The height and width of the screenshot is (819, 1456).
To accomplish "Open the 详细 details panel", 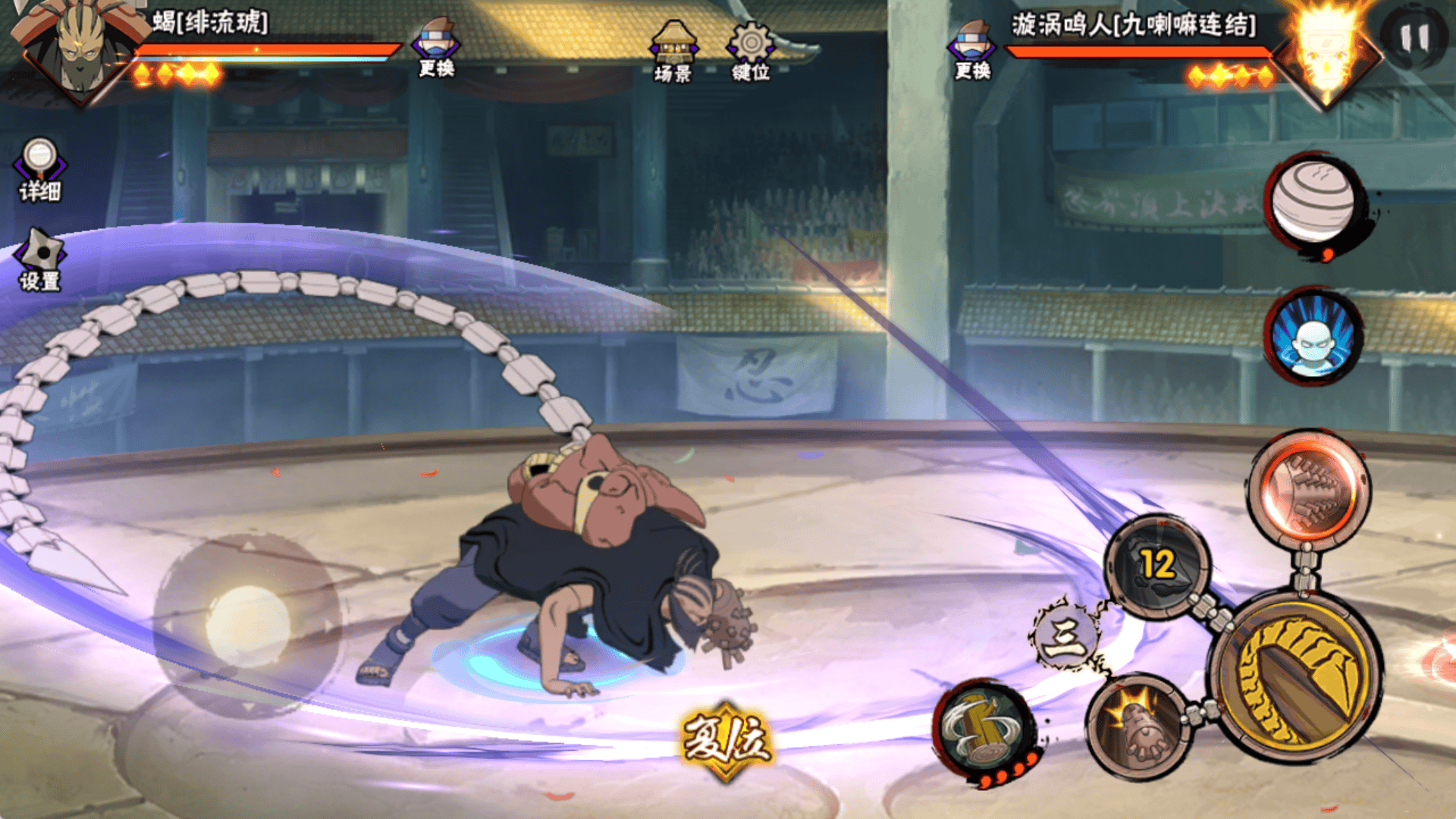I will click(x=39, y=170).
